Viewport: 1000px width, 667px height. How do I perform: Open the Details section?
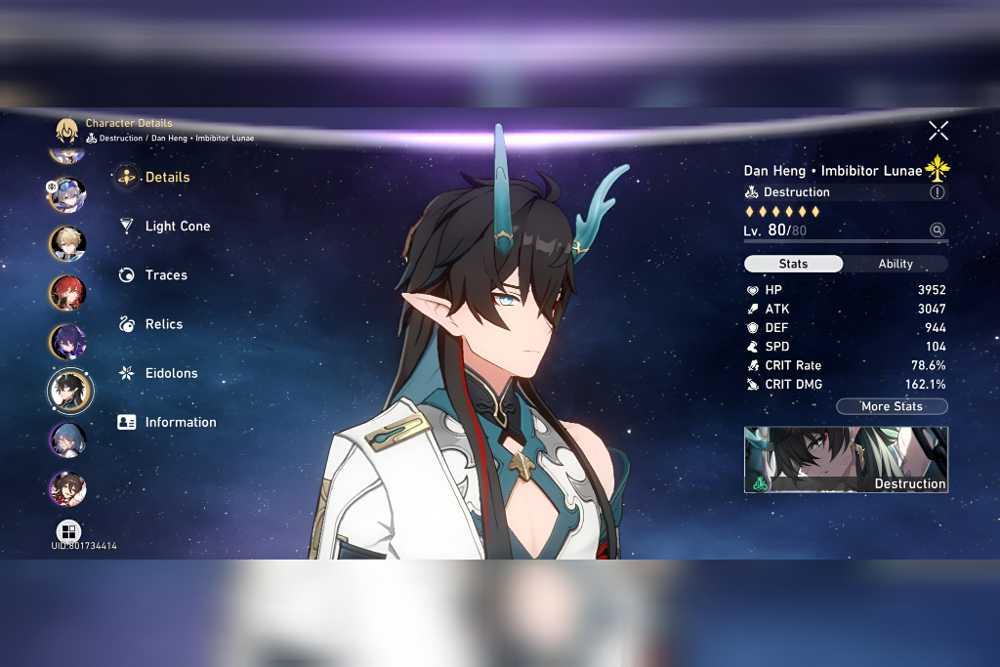(x=166, y=177)
